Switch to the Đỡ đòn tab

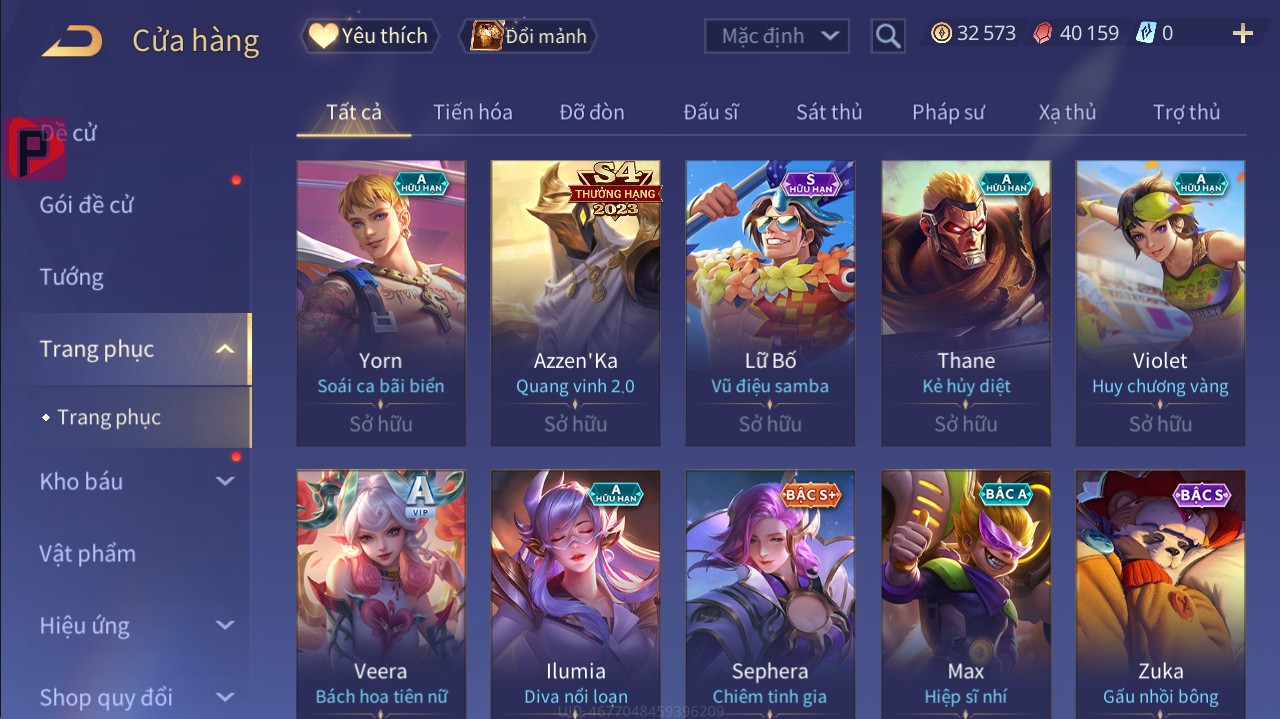(592, 112)
